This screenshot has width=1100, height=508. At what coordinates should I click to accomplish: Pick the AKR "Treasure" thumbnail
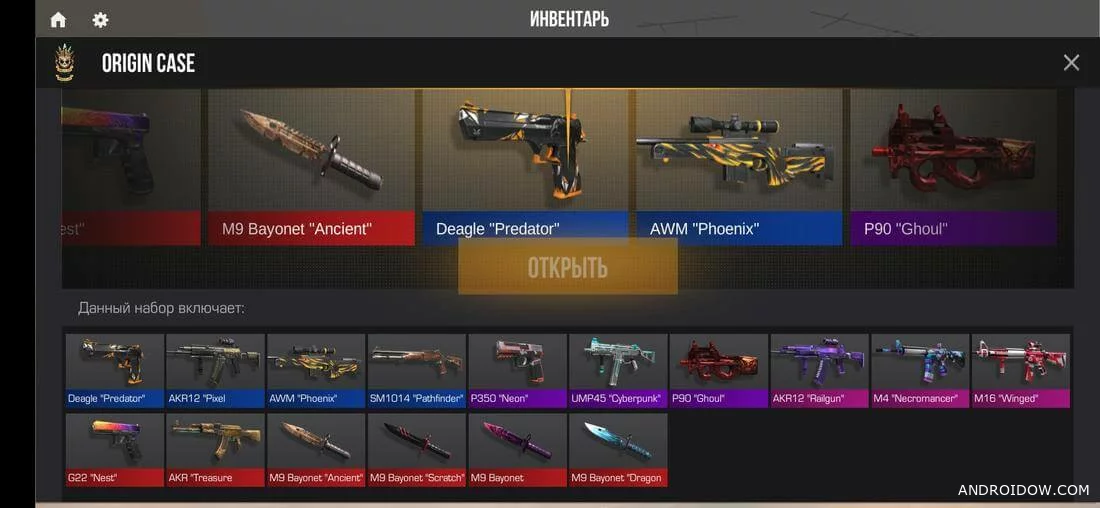coord(215,449)
